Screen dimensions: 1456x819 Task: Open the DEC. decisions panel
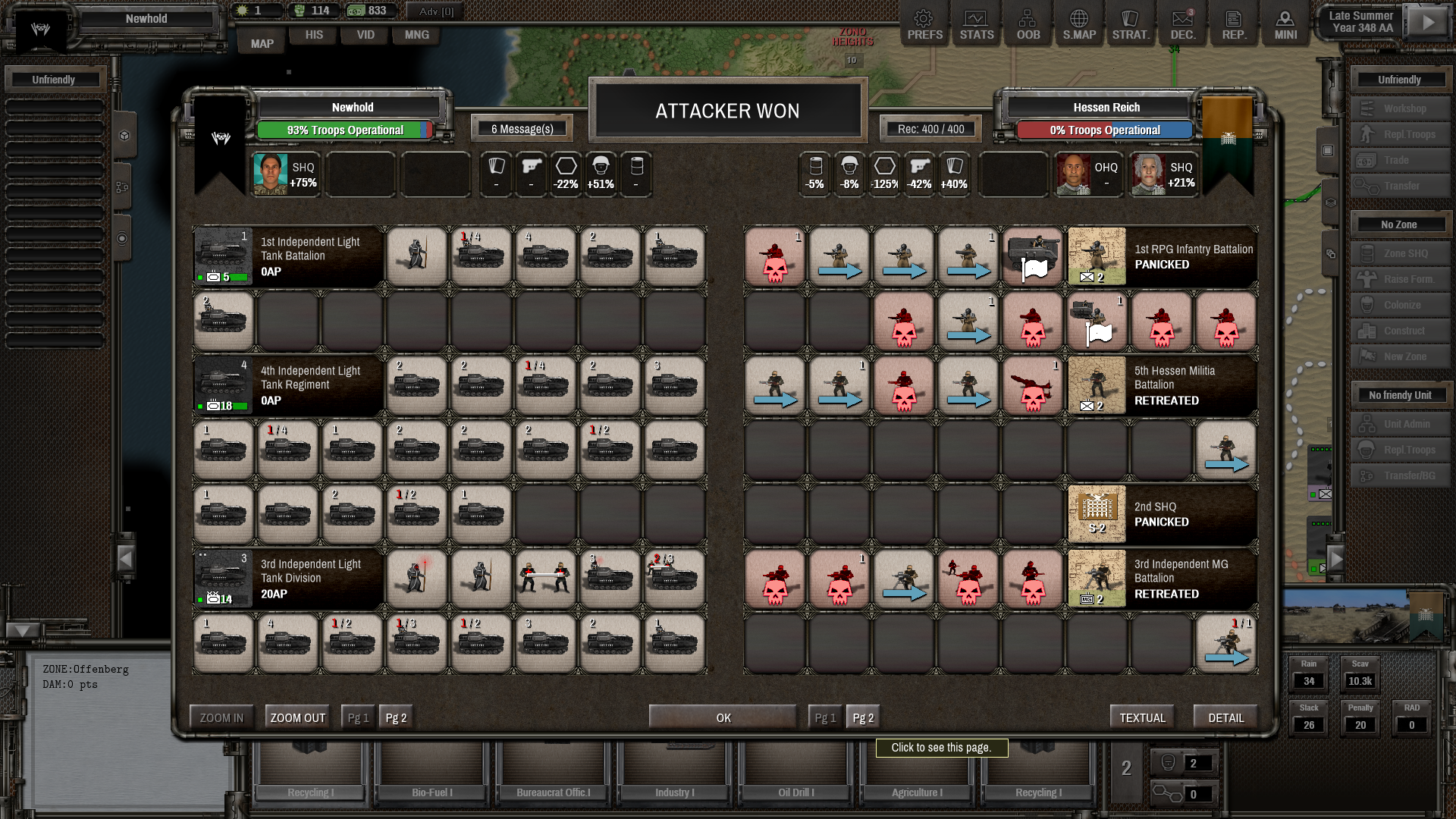tap(1182, 25)
